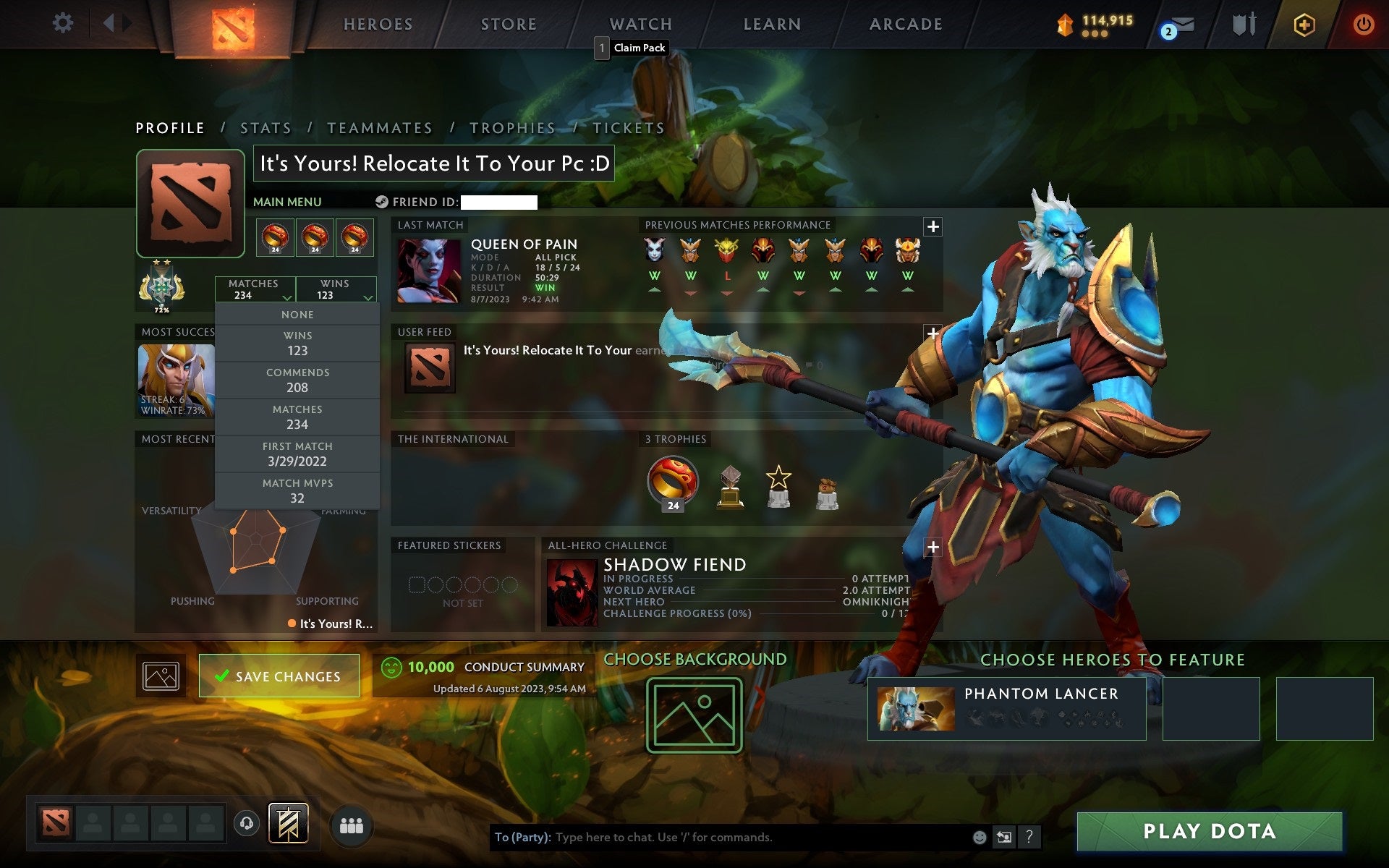Open the battle pass banner near party slots
This screenshot has width=1389, height=868.
tap(288, 822)
